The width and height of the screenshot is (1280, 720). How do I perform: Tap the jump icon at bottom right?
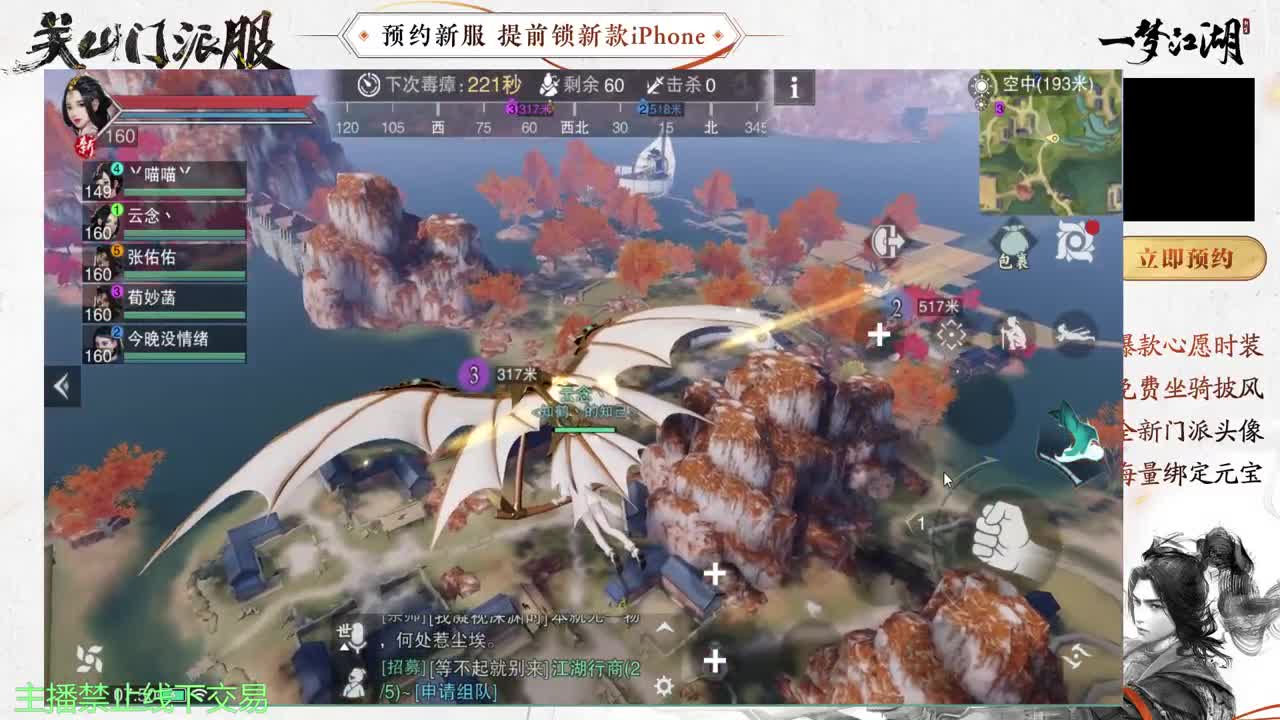1078,655
